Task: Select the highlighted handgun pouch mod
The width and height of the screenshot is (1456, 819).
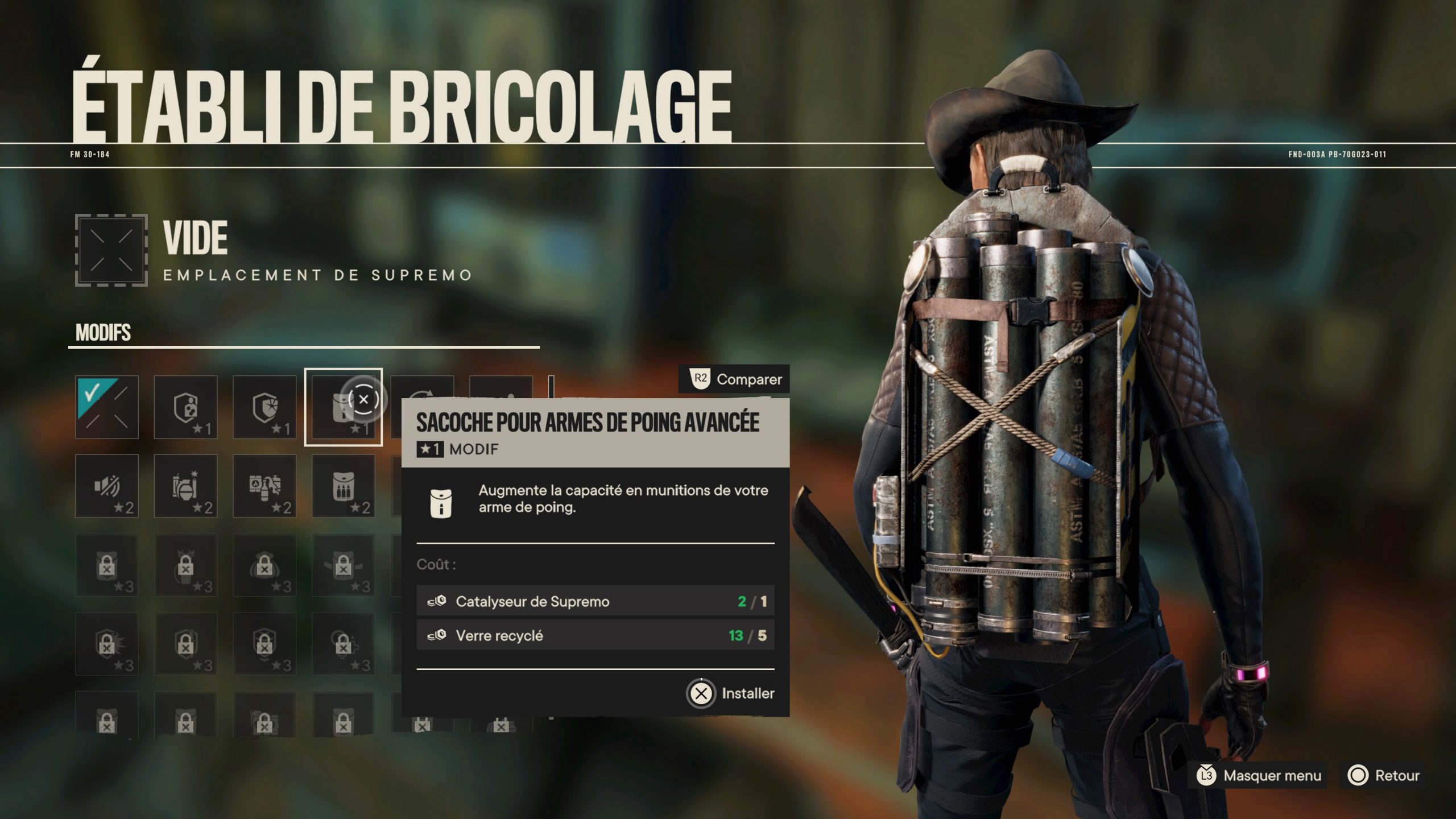Action: point(344,407)
